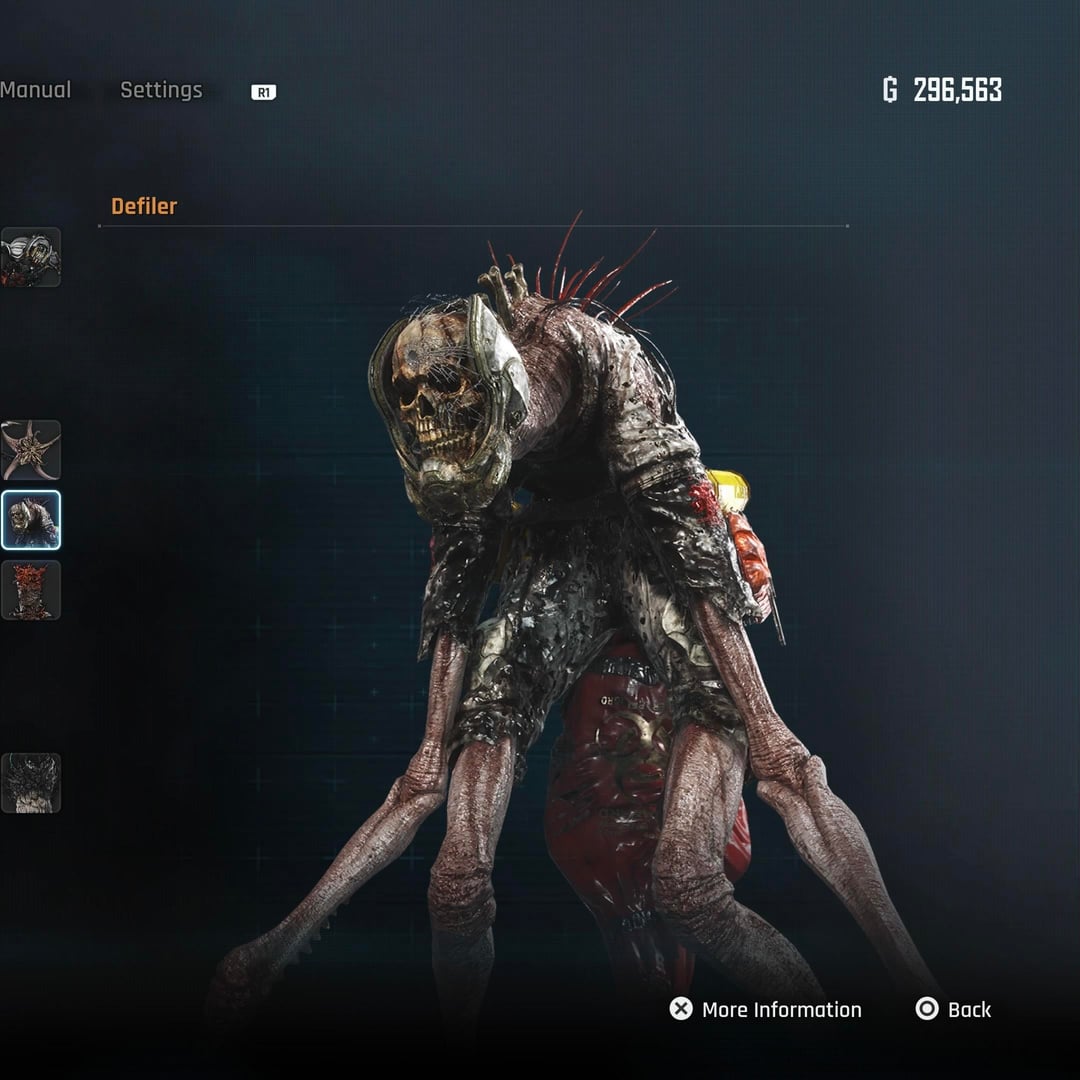
Task: Switch to the Manual tab
Action: pyautogui.click(x=36, y=90)
